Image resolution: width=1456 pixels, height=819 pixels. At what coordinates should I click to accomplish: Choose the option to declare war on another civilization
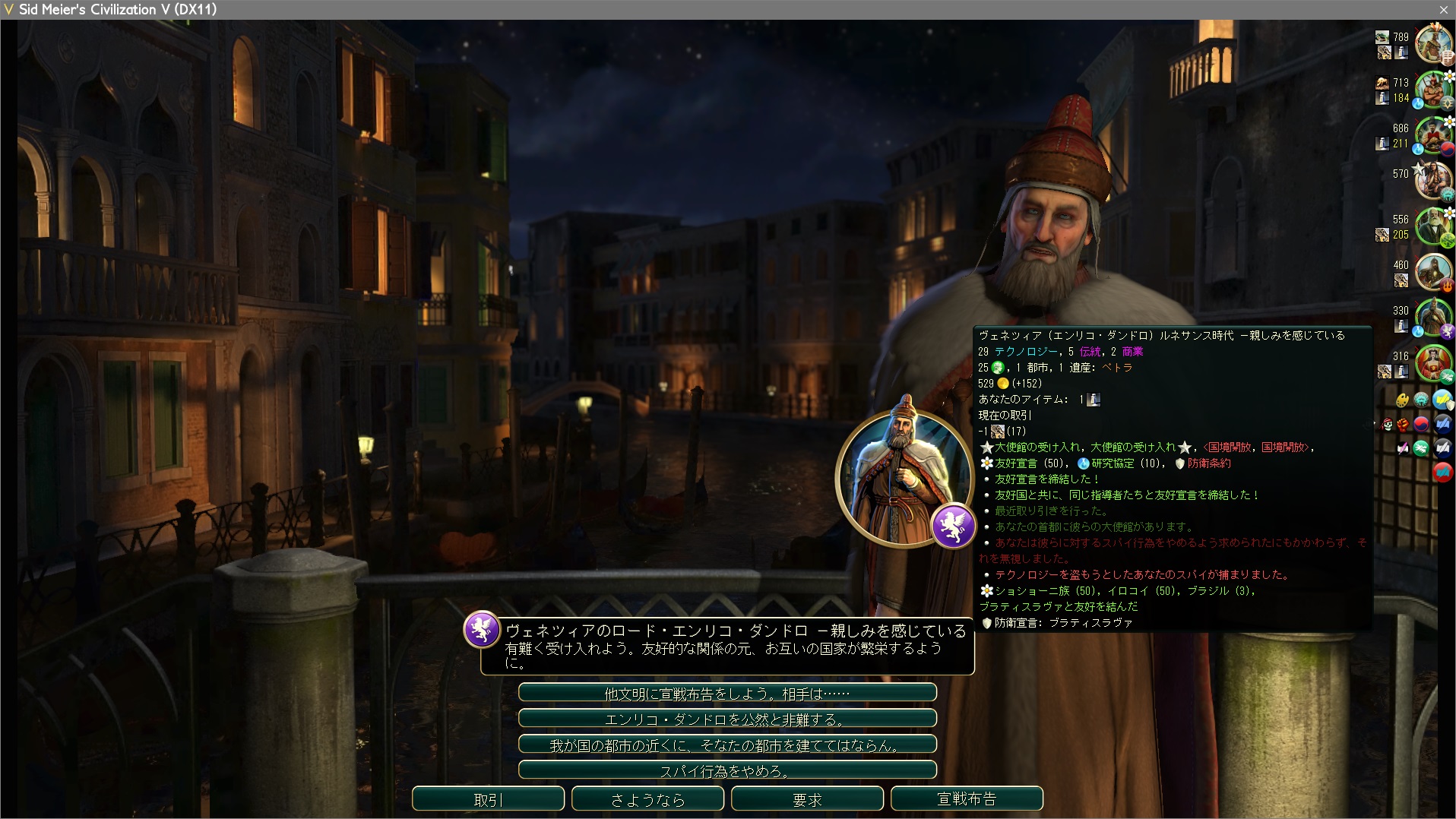pos(727,693)
